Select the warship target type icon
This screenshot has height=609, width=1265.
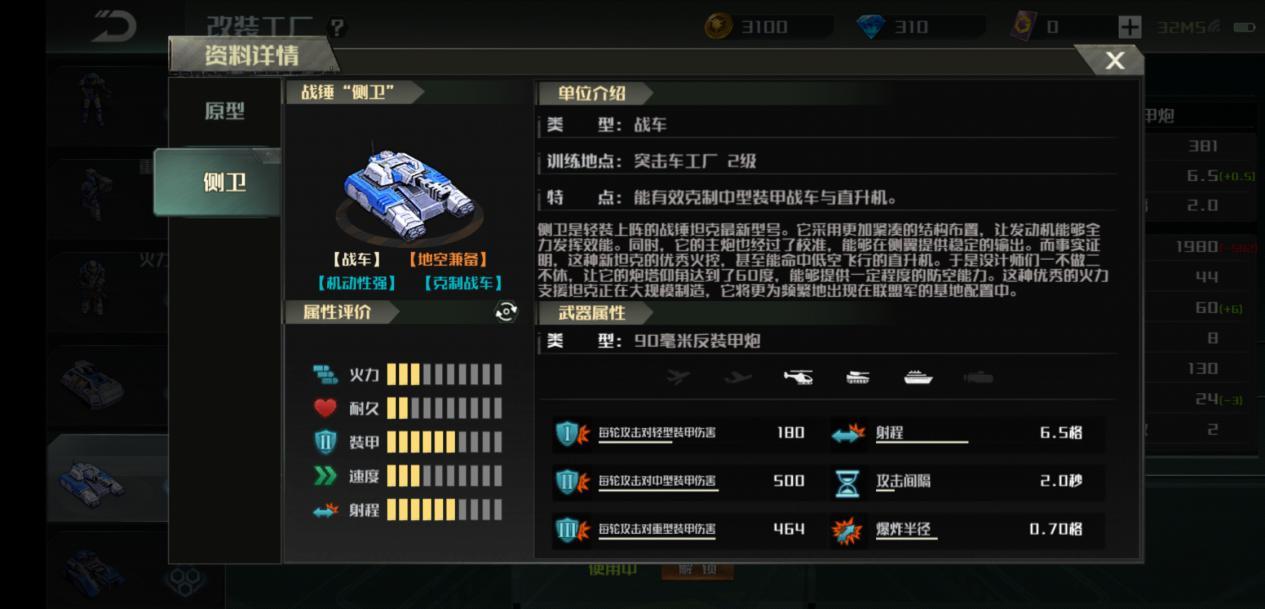[918, 377]
